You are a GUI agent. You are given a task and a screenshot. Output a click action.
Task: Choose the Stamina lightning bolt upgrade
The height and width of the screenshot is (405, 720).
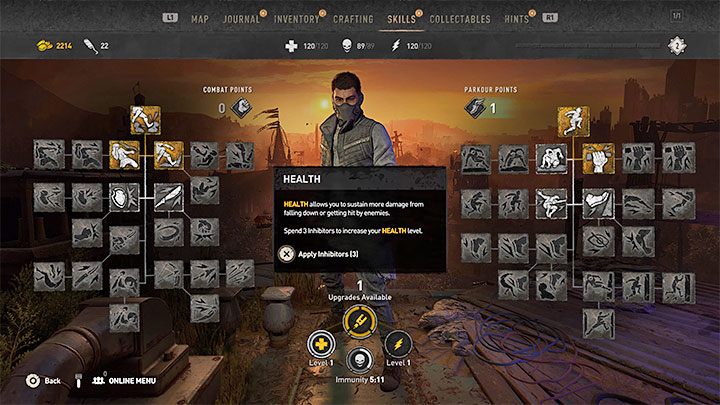click(360, 320)
